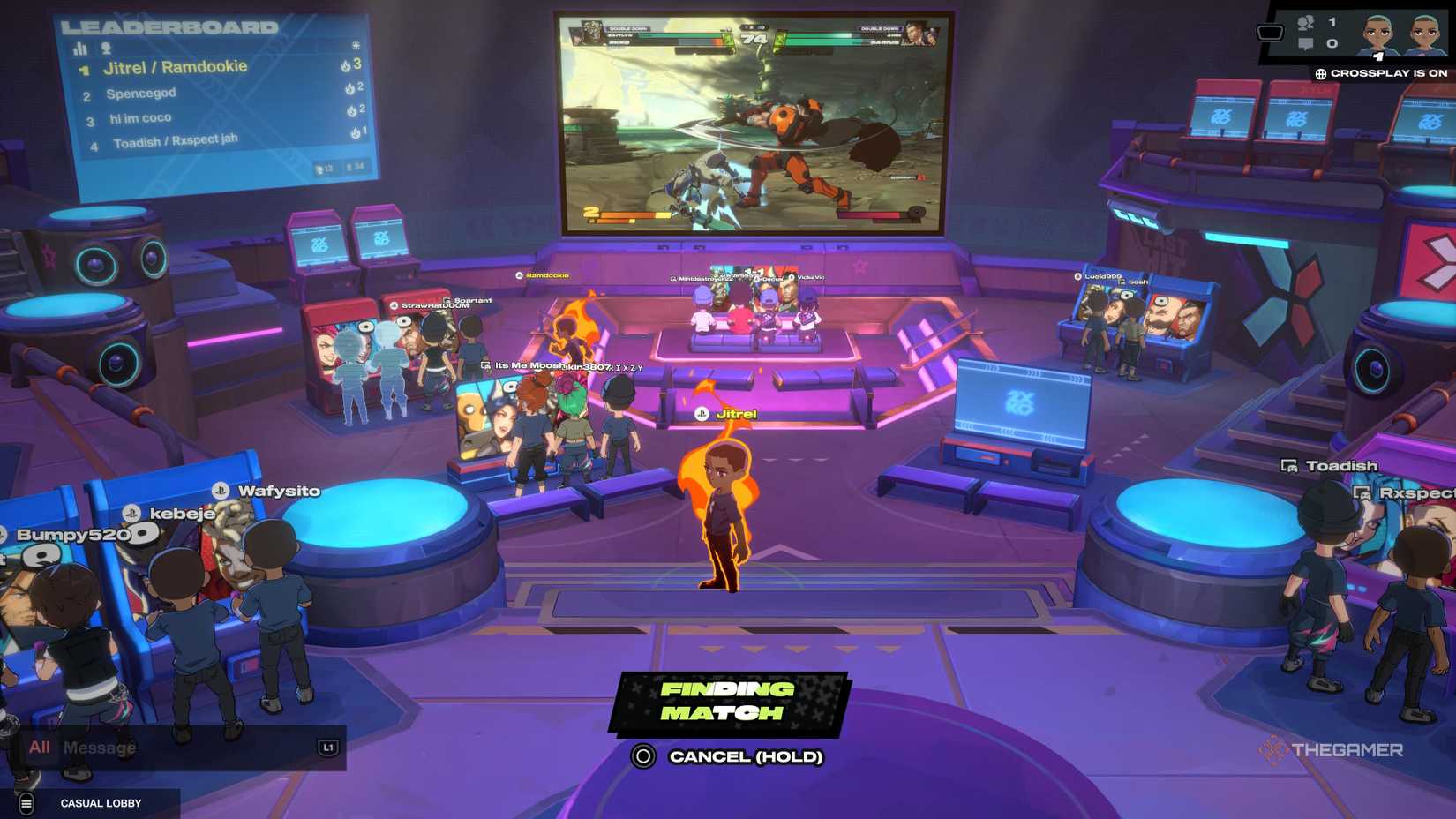1456x819 pixels.
Task: Open the Casual Lobby menu via the hamburger icon
Action: tap(29, 803)
